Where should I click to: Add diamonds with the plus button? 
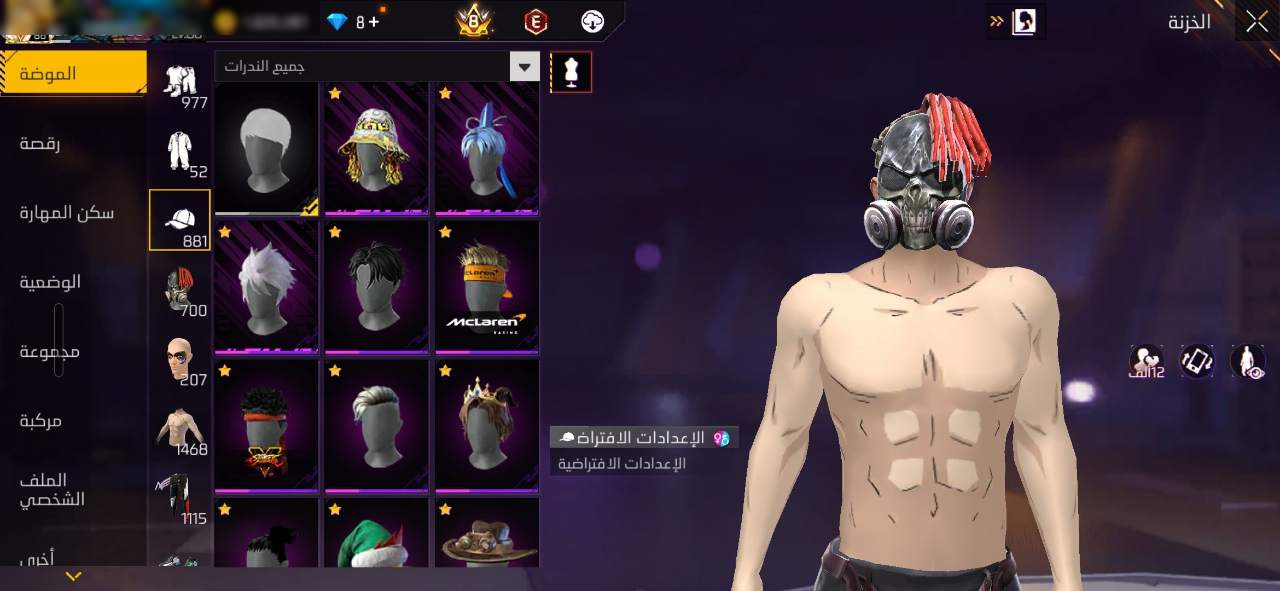[374, 21]
